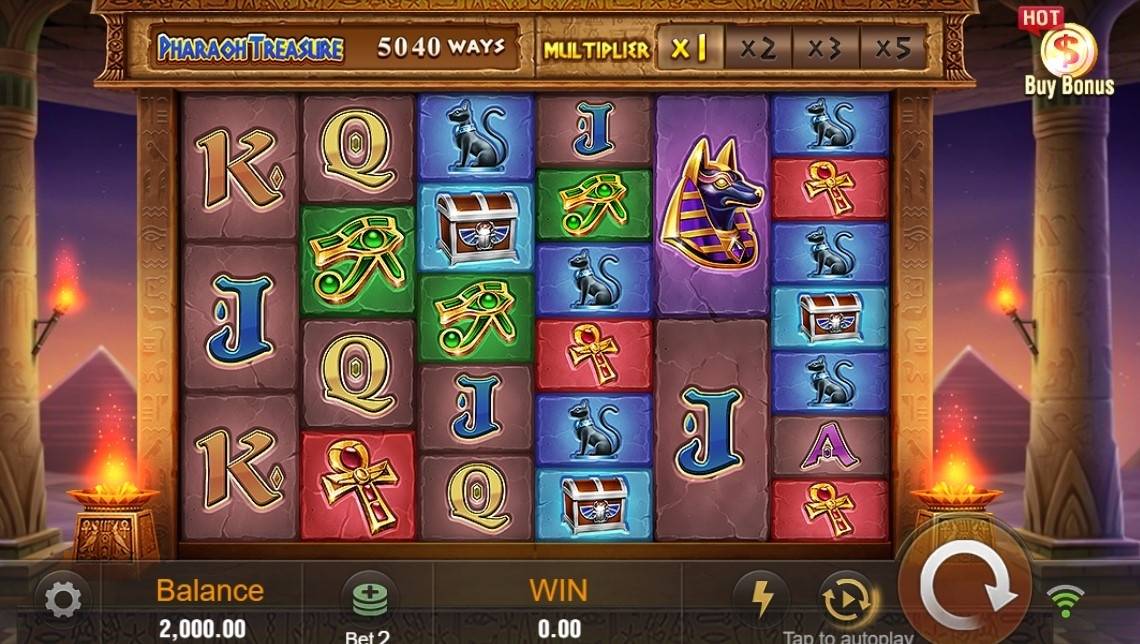Open the gear settings menu
This screenshot has height=644, width=1140.
63,600
